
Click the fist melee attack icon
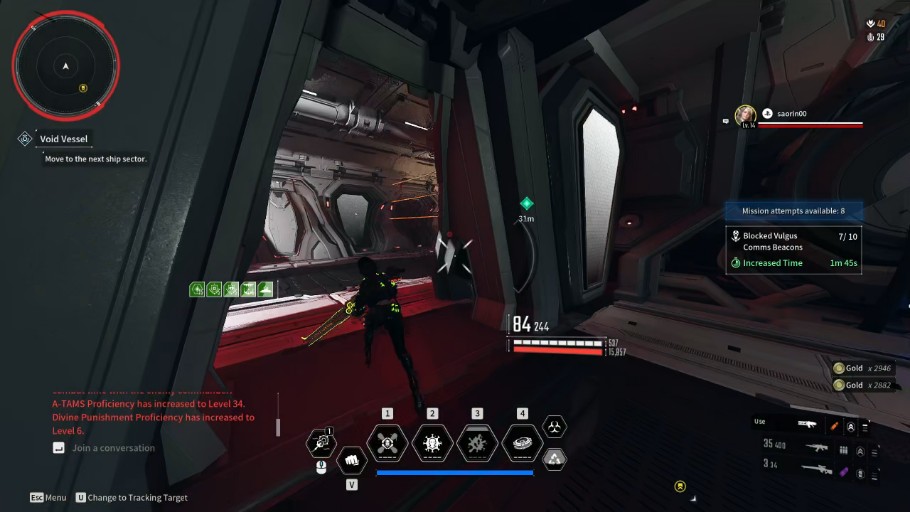tap(351, 461)
